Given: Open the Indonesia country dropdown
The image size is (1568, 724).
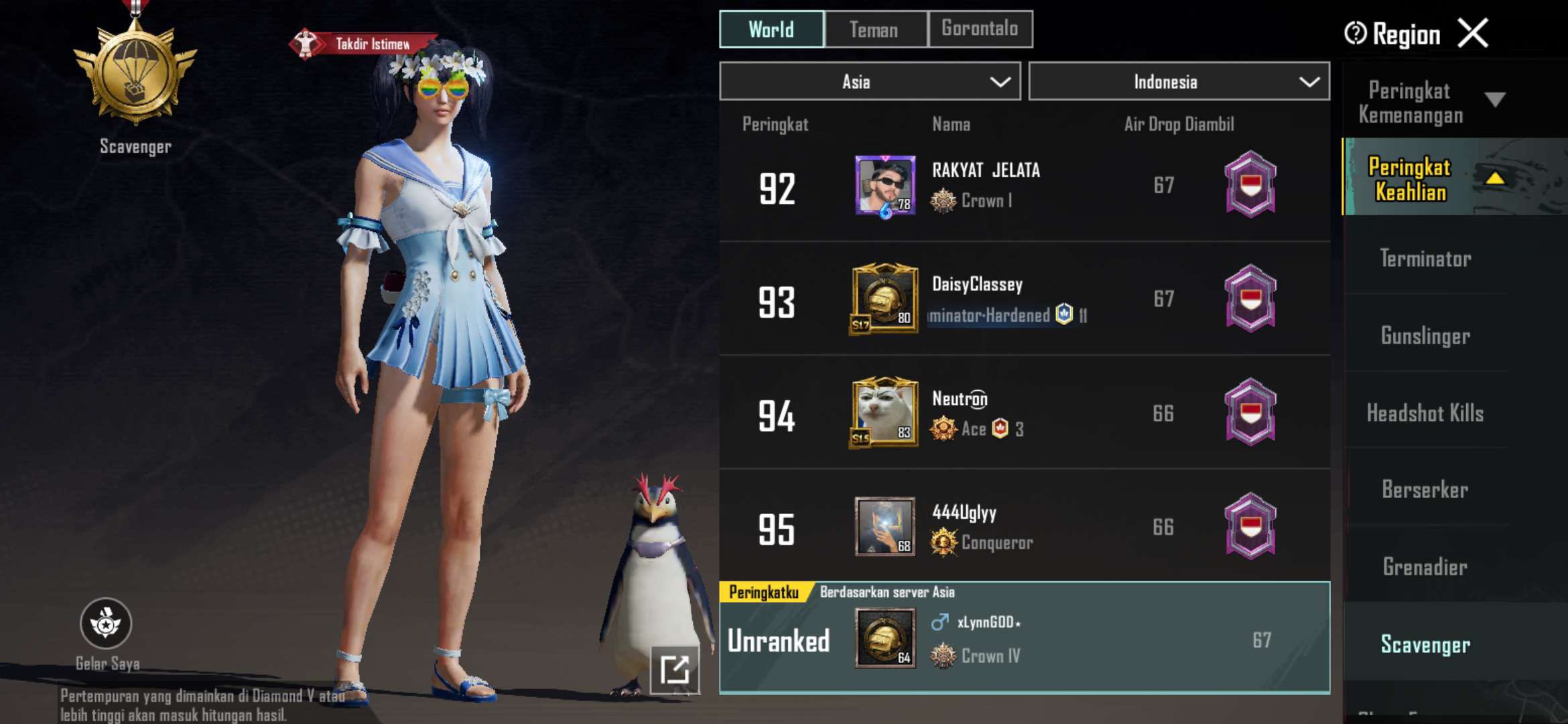Looking at the screenshot, I should click(1179, 81).
